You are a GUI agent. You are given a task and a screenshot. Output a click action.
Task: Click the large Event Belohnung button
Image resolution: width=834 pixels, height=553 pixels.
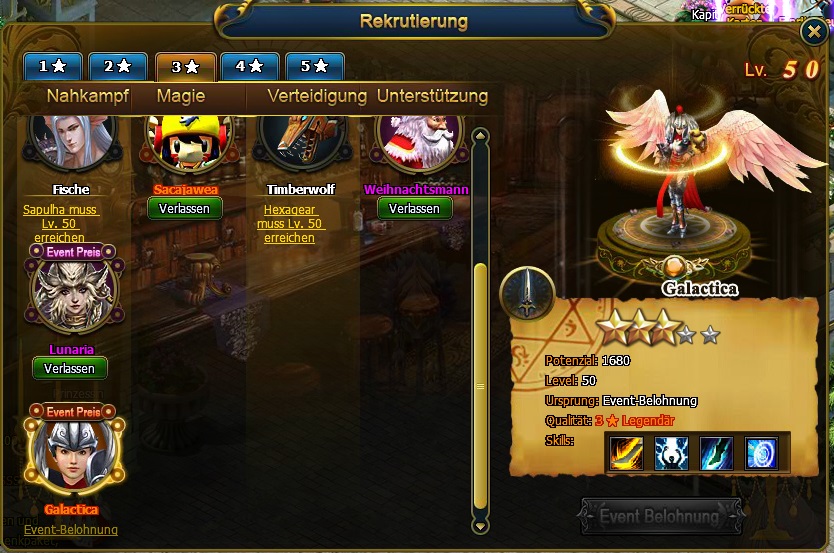pos(659,517)
